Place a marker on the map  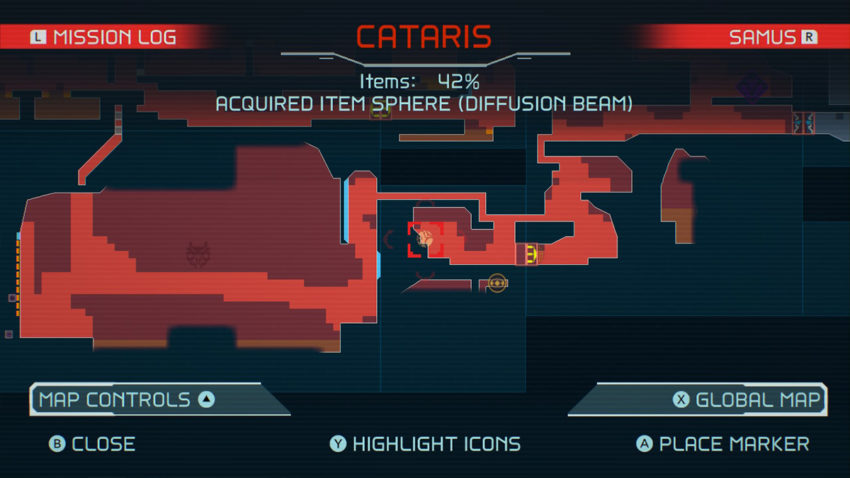pos(723,443)
